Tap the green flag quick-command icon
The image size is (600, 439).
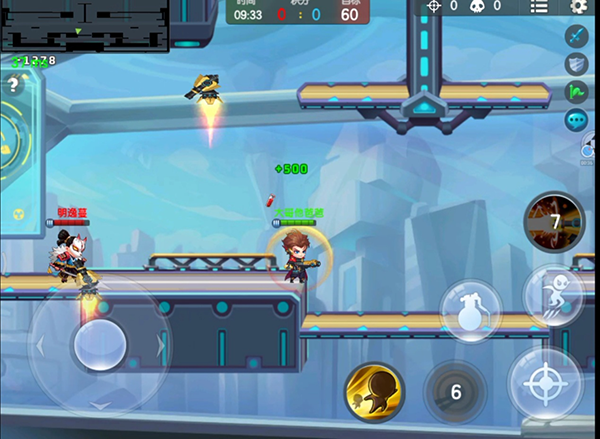pyautogui.click(x=576, y=93)
